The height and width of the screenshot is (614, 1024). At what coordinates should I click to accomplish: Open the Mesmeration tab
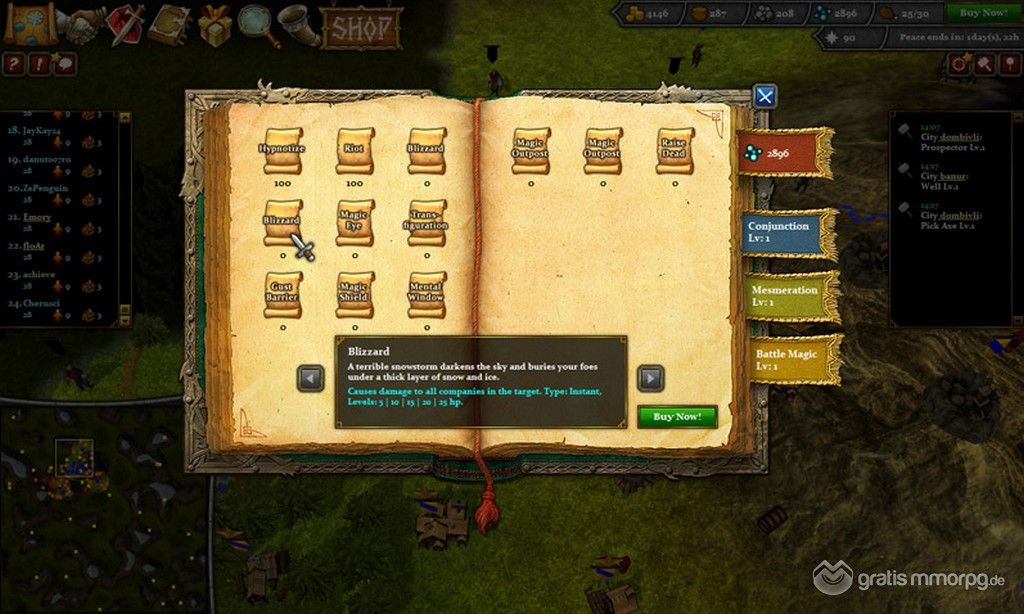tap(788, 296)
